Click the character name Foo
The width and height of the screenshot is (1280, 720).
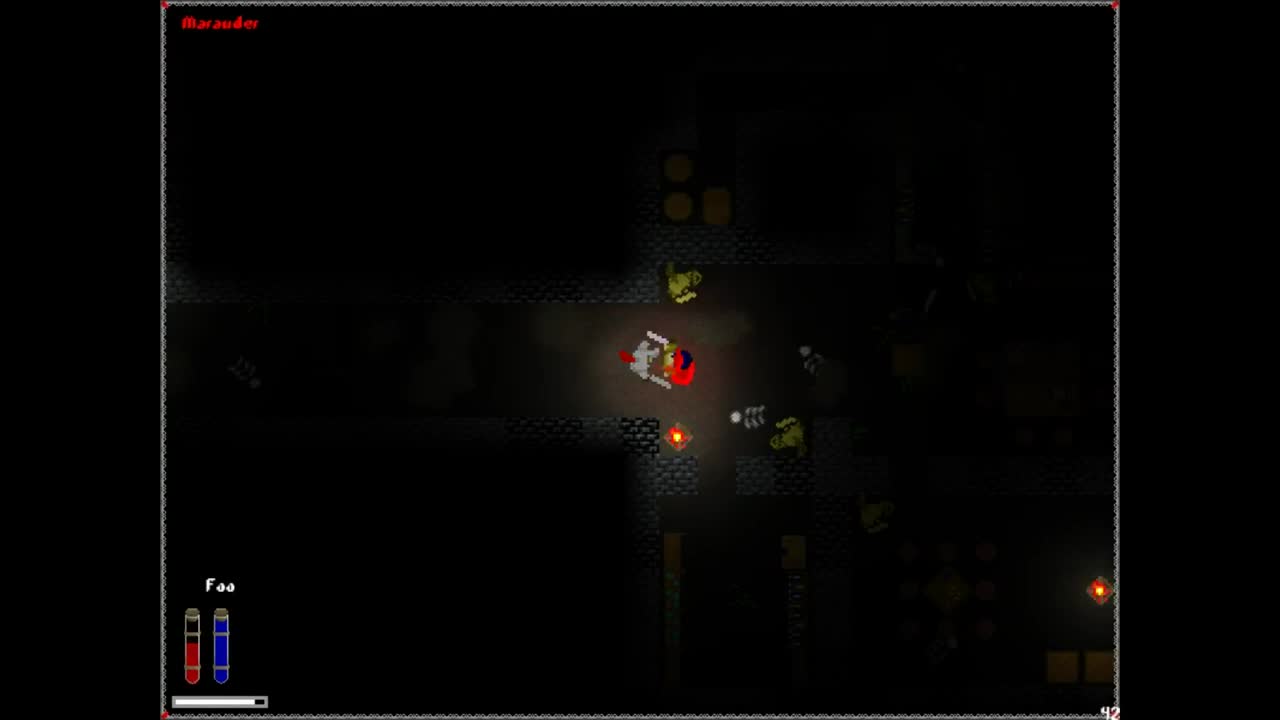click(x=219, y=586)
